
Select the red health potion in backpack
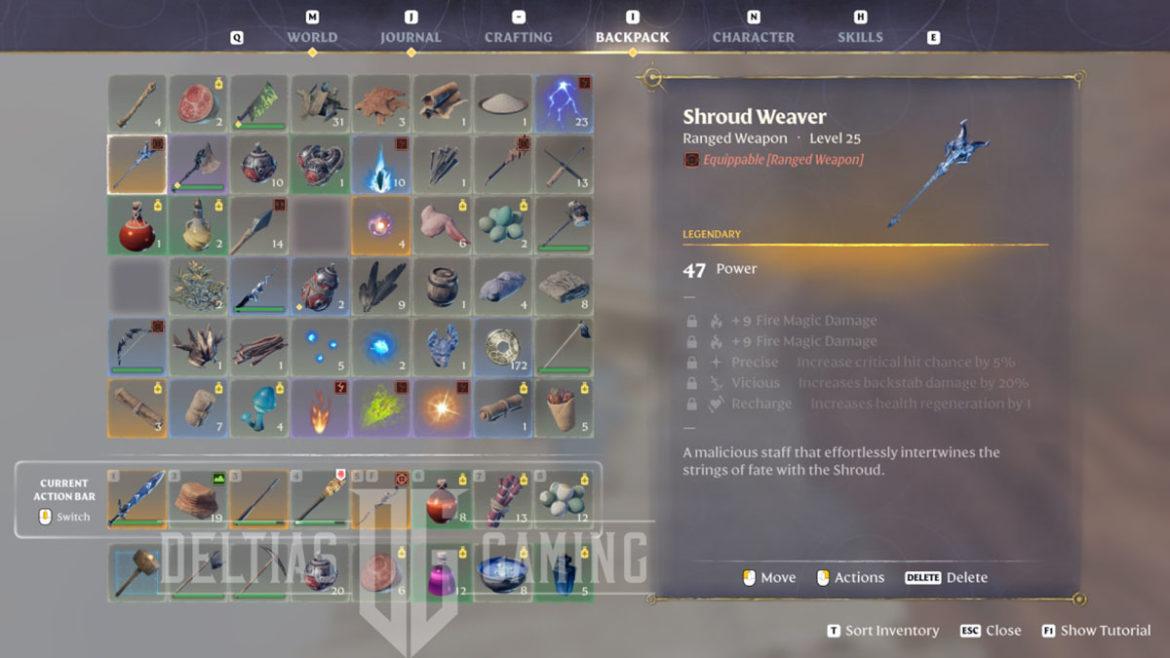point(137,226)
